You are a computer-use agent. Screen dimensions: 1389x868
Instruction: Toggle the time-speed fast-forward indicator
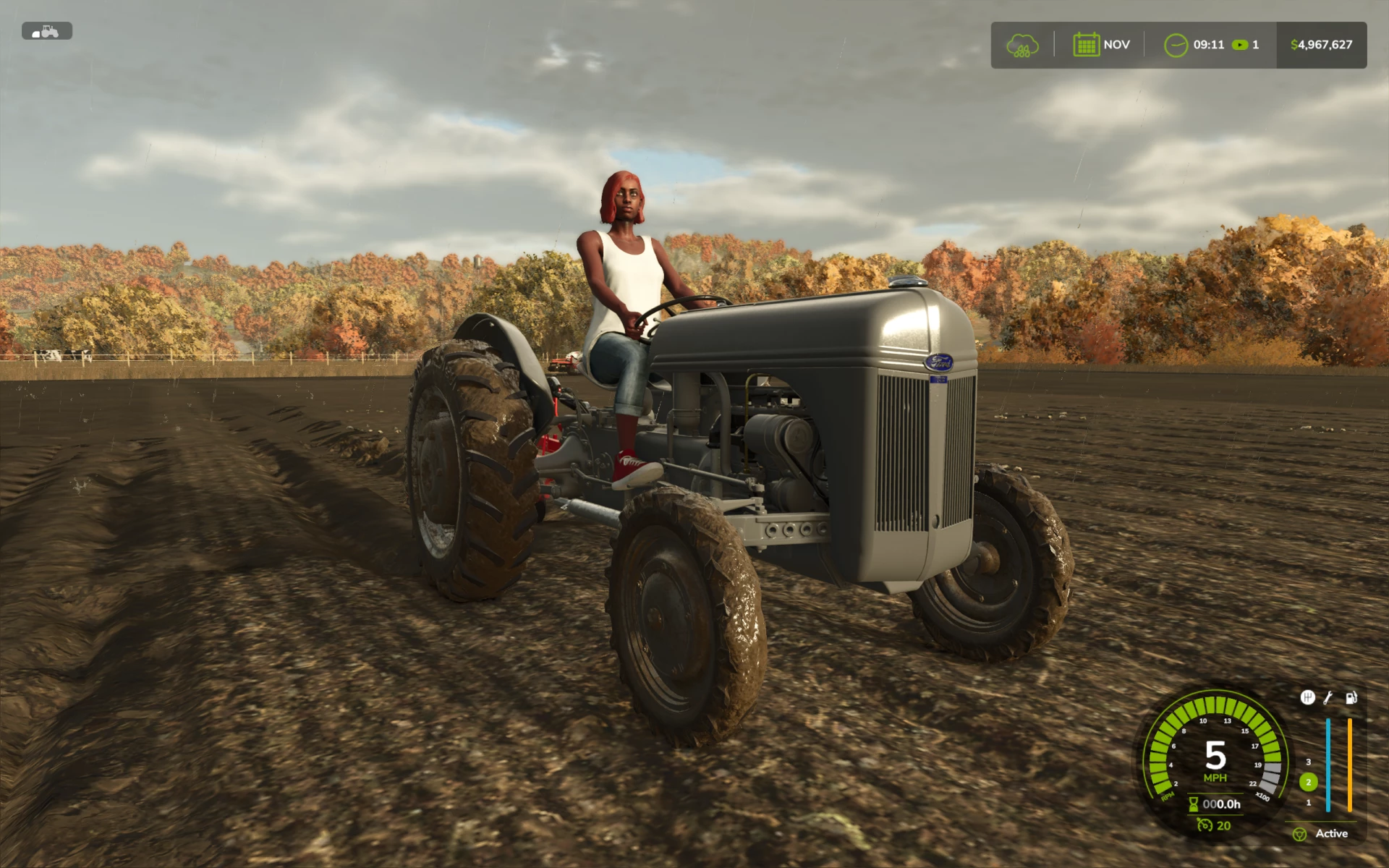(x=1240, y=45)
